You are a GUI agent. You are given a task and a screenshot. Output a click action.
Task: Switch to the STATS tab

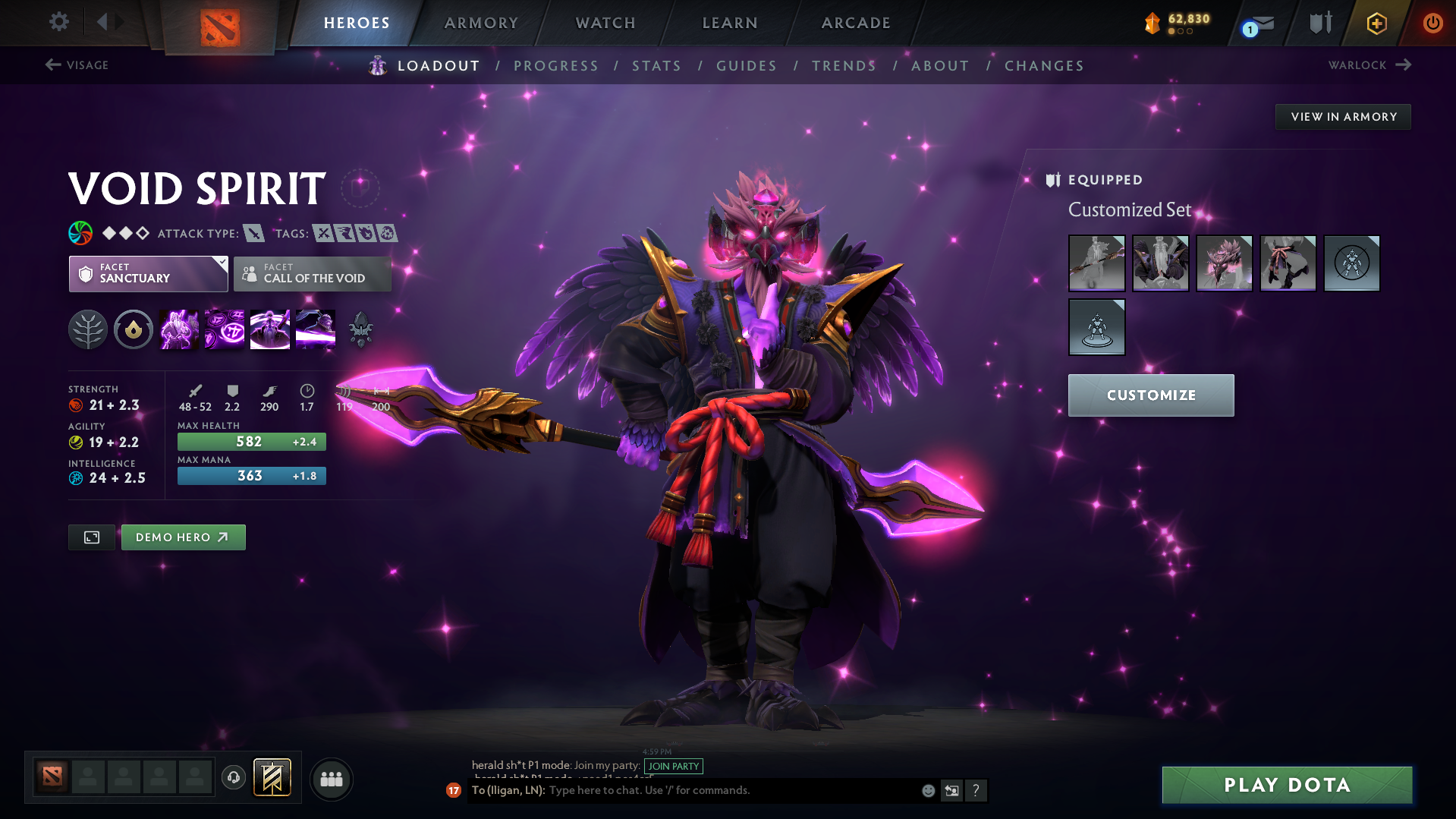click(656, 65)
